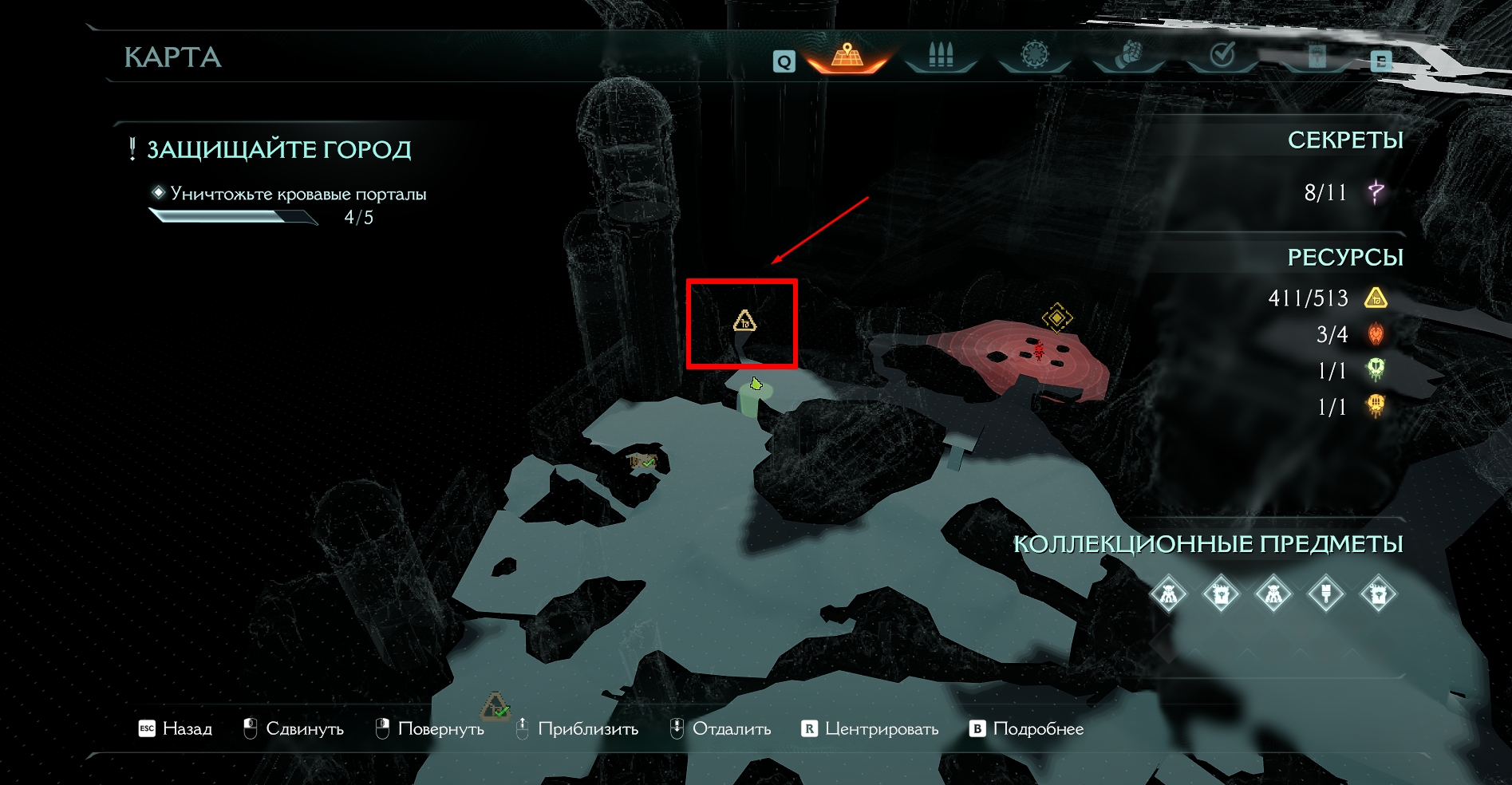The width and height of the screenshot is (1512, 785).
Task: Click the ЗАЩИЩАЙТЕ ГОРОД objective title
Action: [278, 150]
